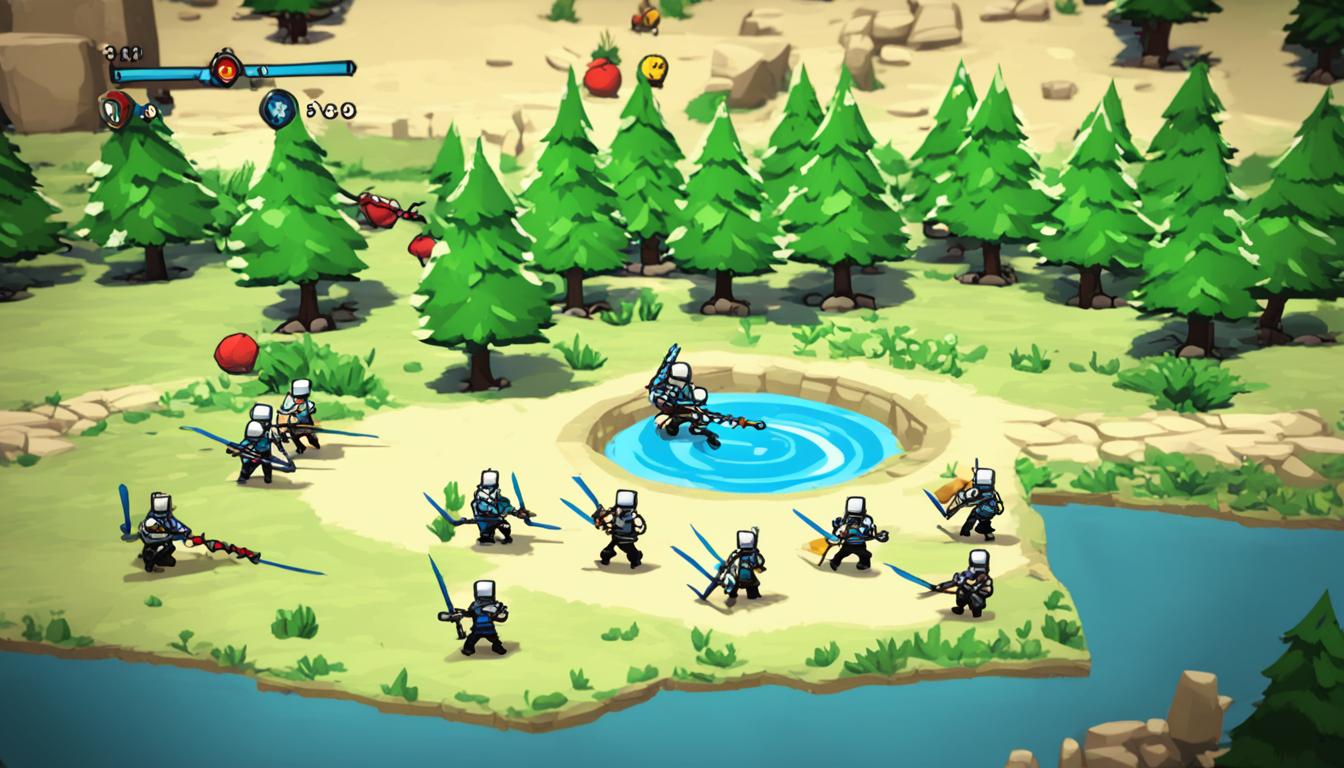Select the yellow smiley-face token

654,69
